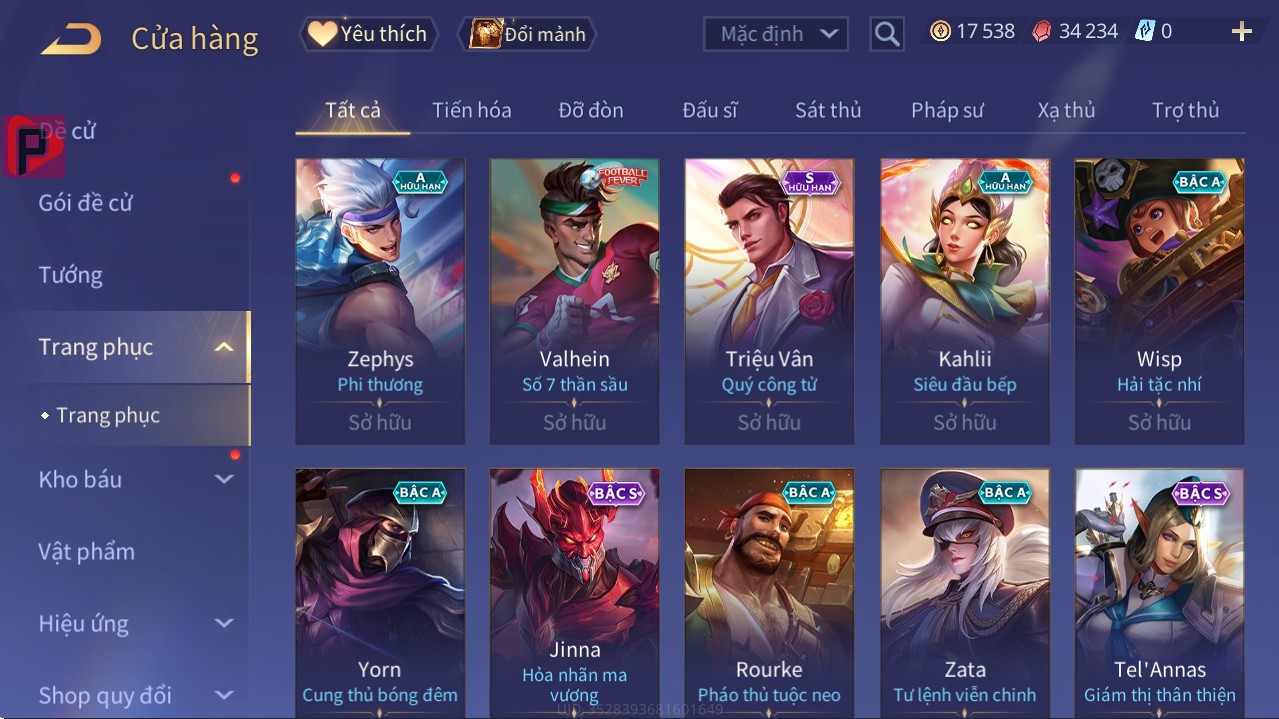The height and width of the screenshot is (719, 1279).
Task: Go back using the arrow button
Action: 70,39
